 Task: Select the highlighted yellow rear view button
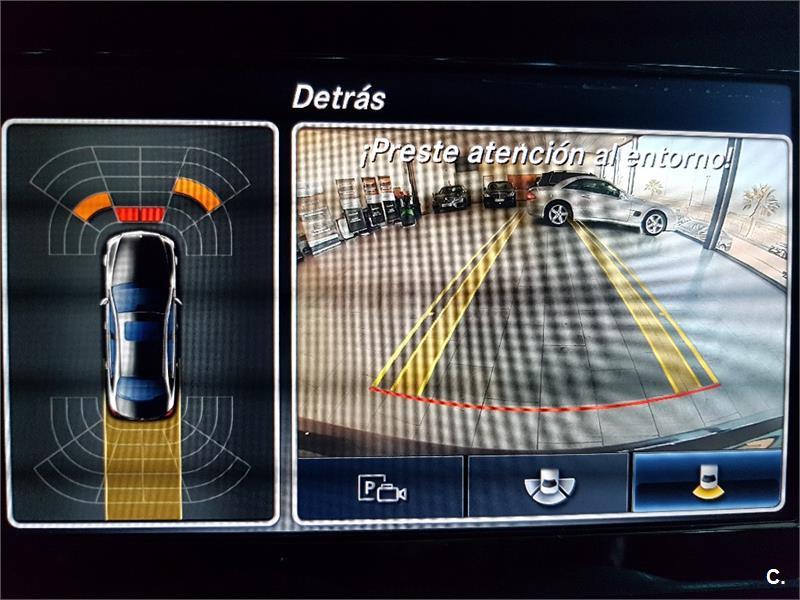coord(708,483)
